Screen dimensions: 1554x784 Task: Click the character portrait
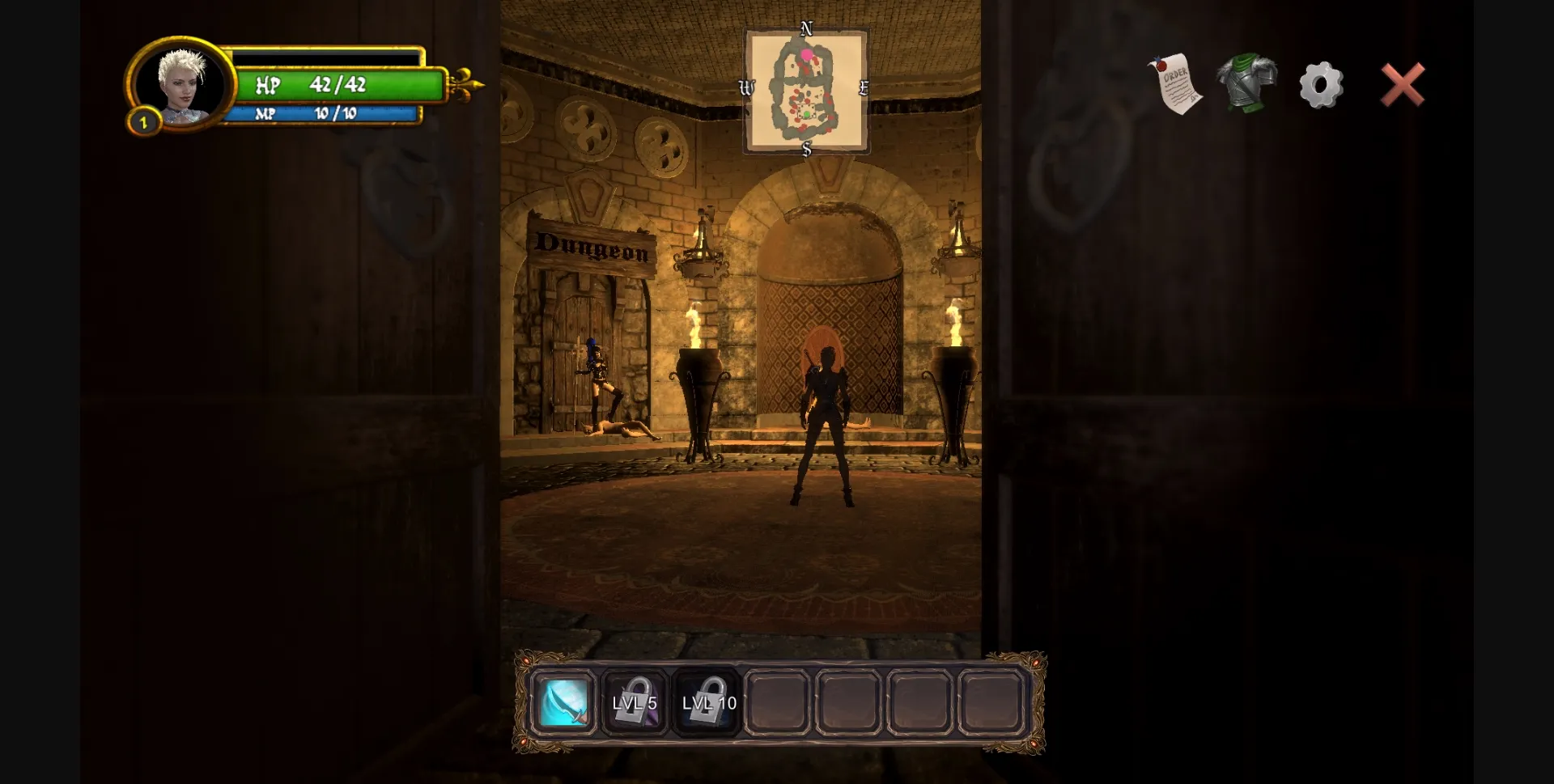(x=185, y=87)
